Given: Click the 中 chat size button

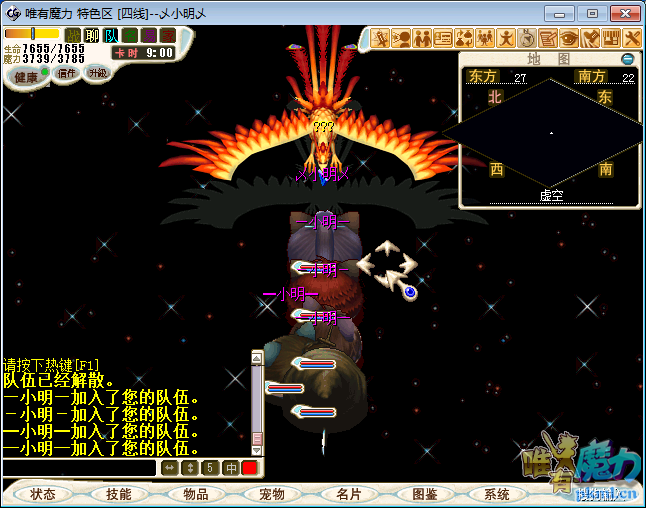Looking at the screenshot, I should click(x=230, y=468).
